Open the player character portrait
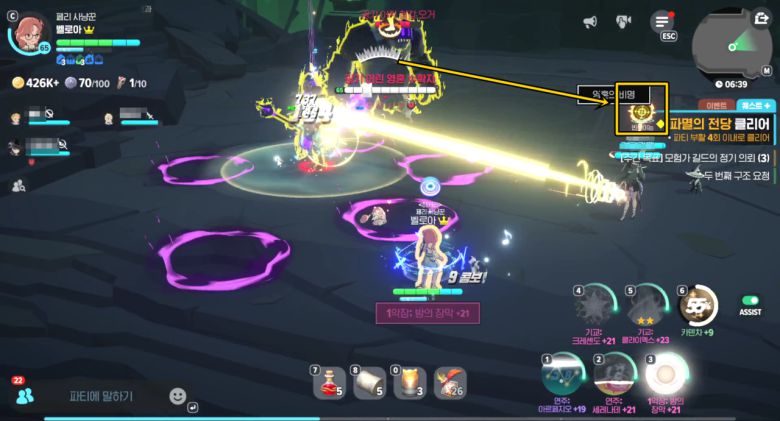780x421 pixels. click(30, 32)
